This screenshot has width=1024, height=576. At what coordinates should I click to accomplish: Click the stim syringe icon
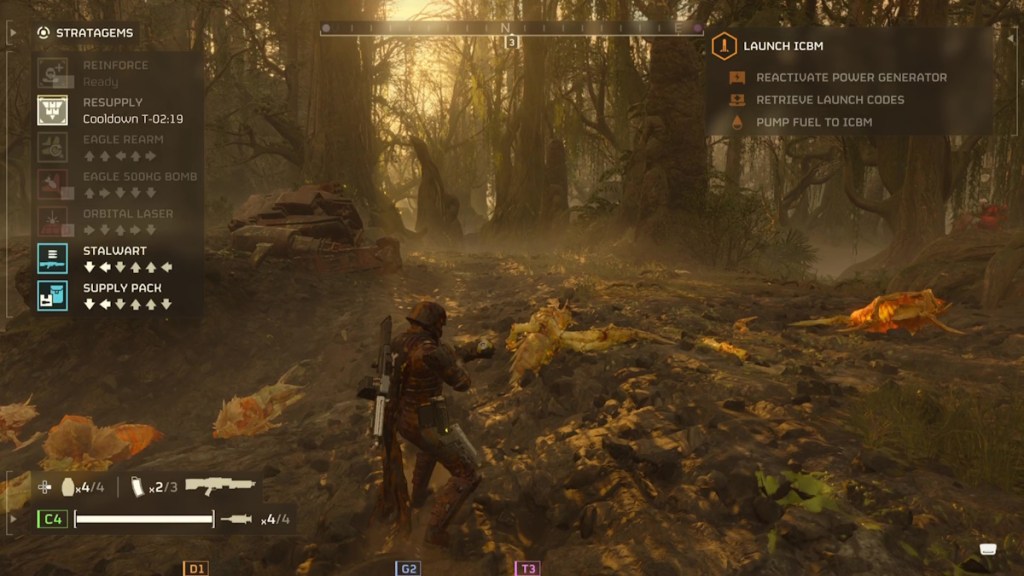point(237,519)
